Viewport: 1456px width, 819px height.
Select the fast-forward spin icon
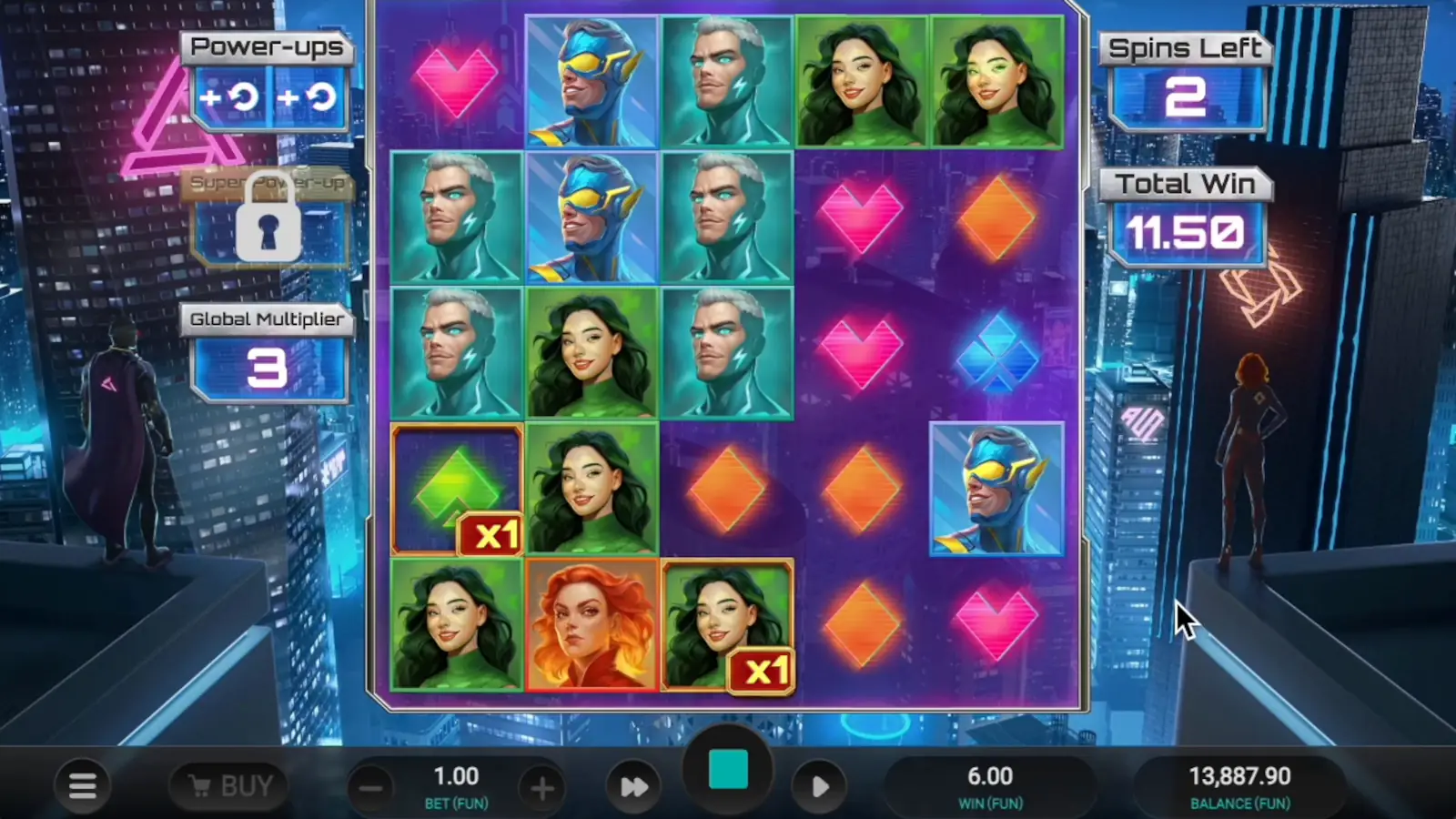[634, 784]
